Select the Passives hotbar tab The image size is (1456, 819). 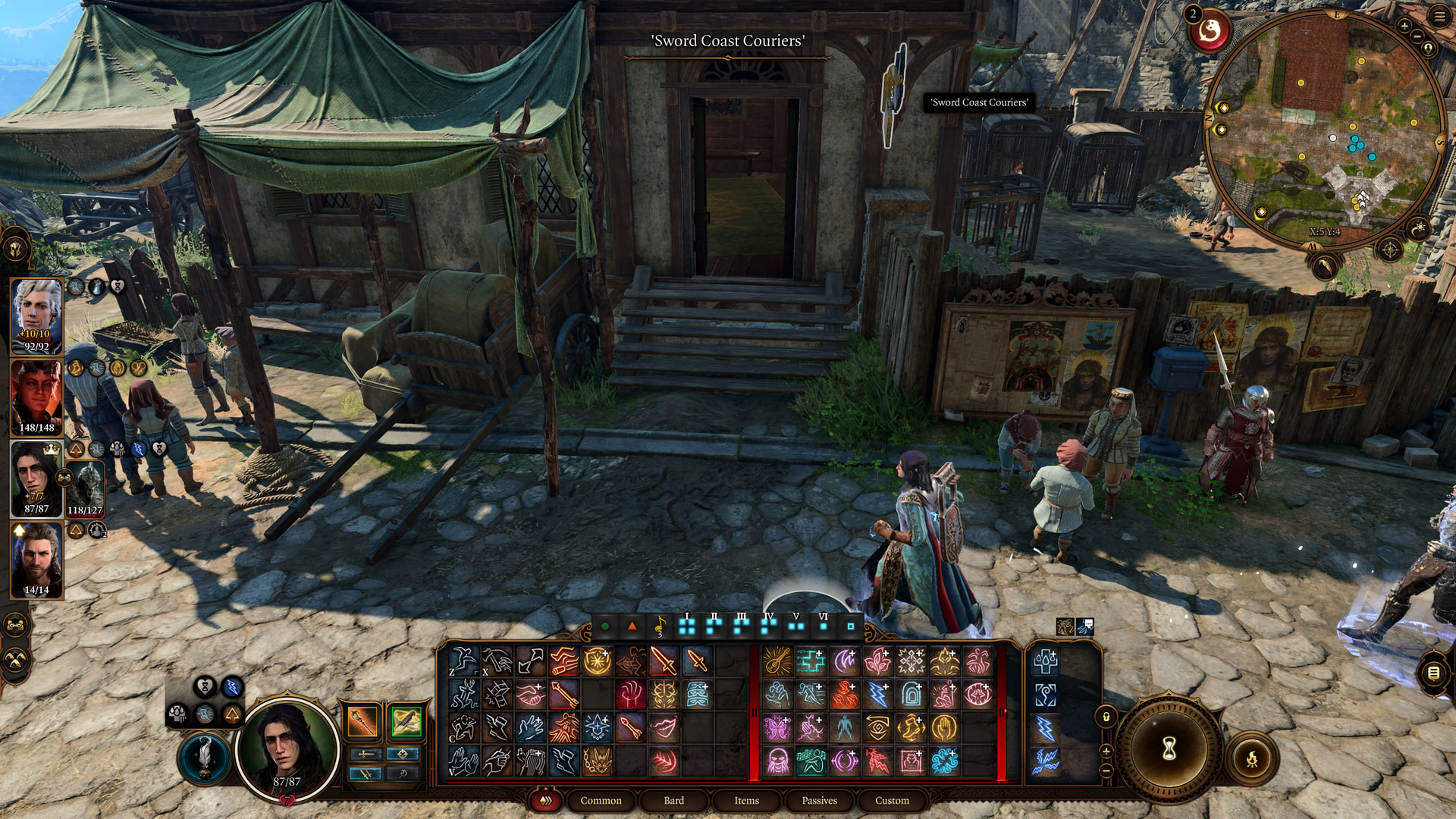[x=819, y=800]
